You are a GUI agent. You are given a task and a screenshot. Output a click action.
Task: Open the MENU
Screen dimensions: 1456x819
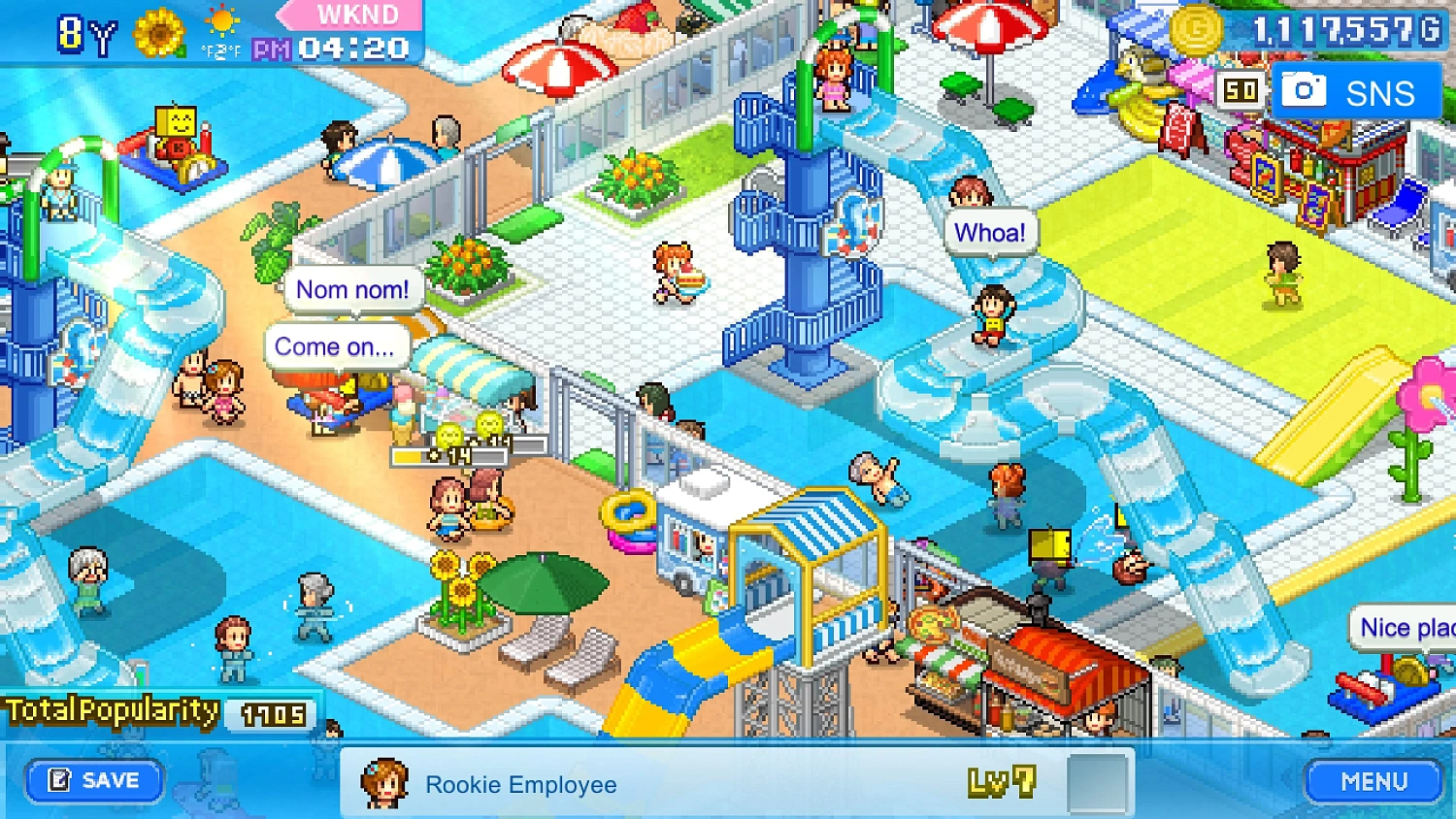(1373, 780)
